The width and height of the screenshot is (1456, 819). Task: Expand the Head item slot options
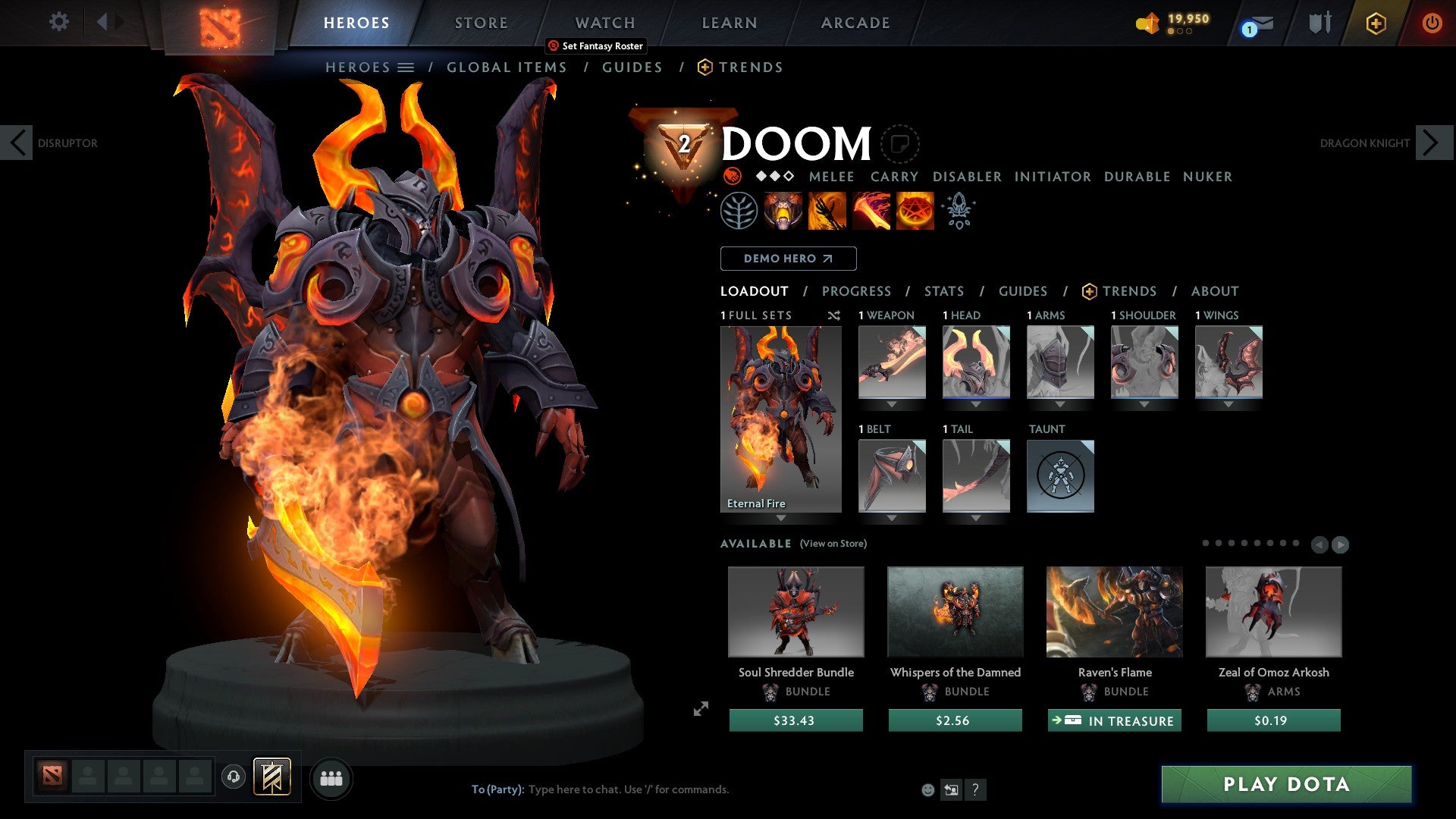tap(976, 404)
